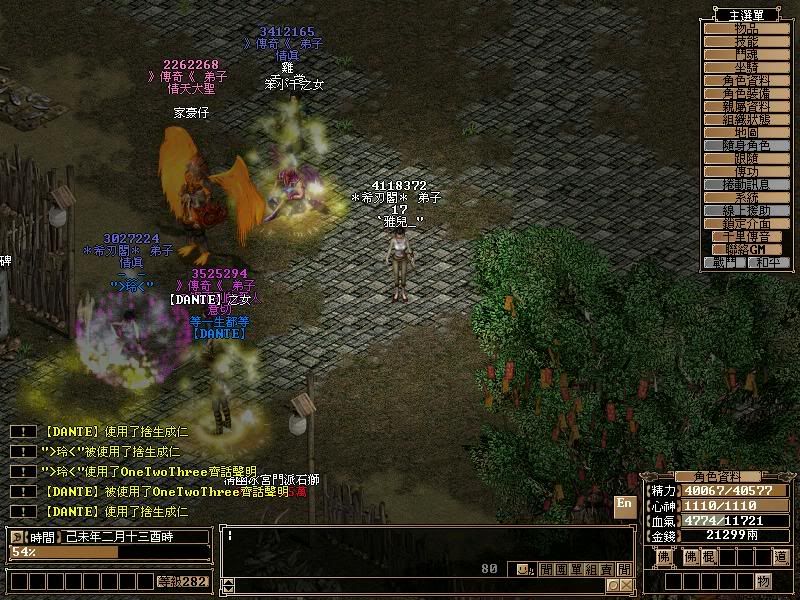The width and height of the screenshot is (800, 600).
Task: Choose 隨身角色 from the main menu
Action: coord(746,145)
